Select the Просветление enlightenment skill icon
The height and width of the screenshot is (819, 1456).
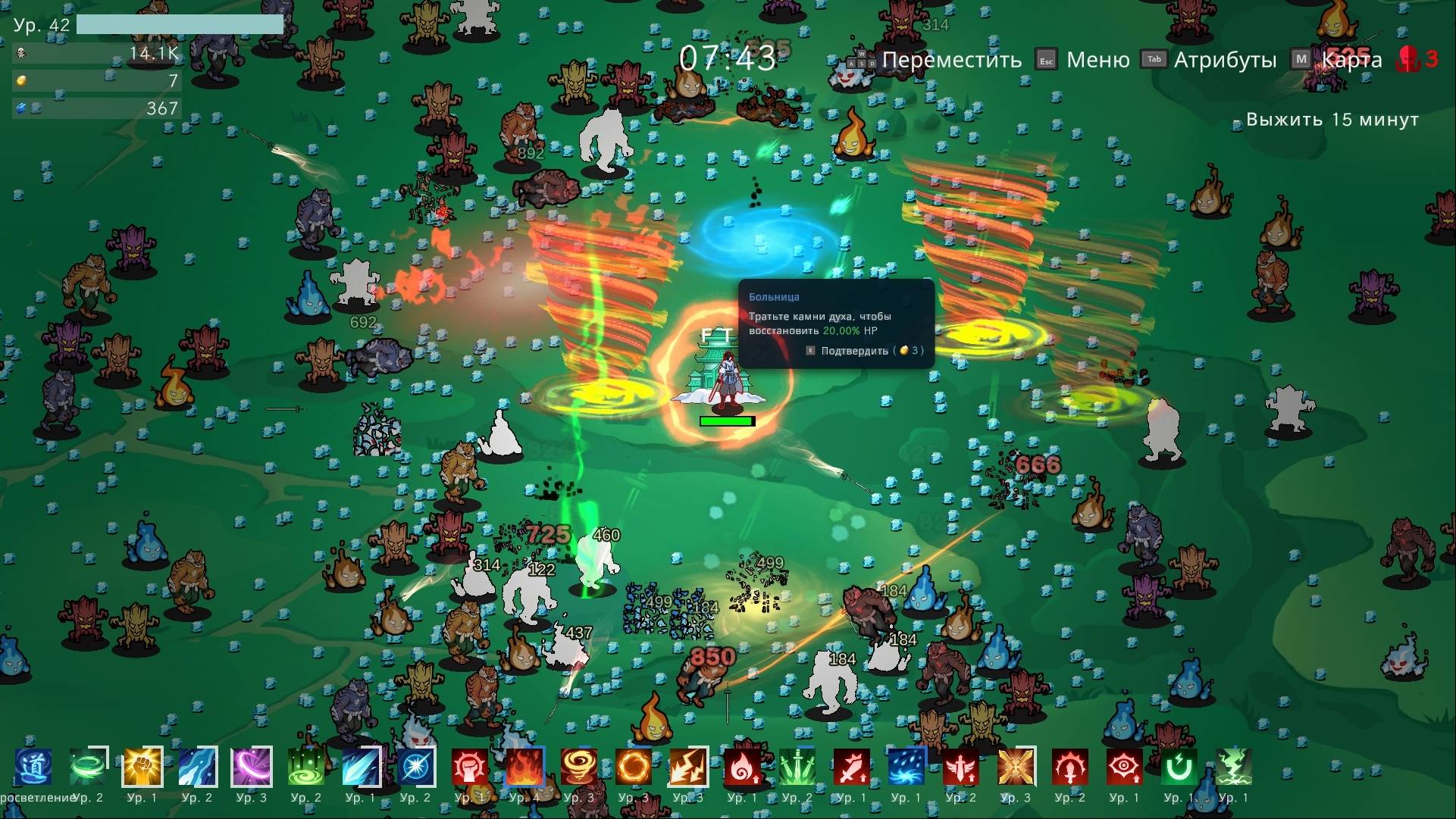[x=33, y=767]
